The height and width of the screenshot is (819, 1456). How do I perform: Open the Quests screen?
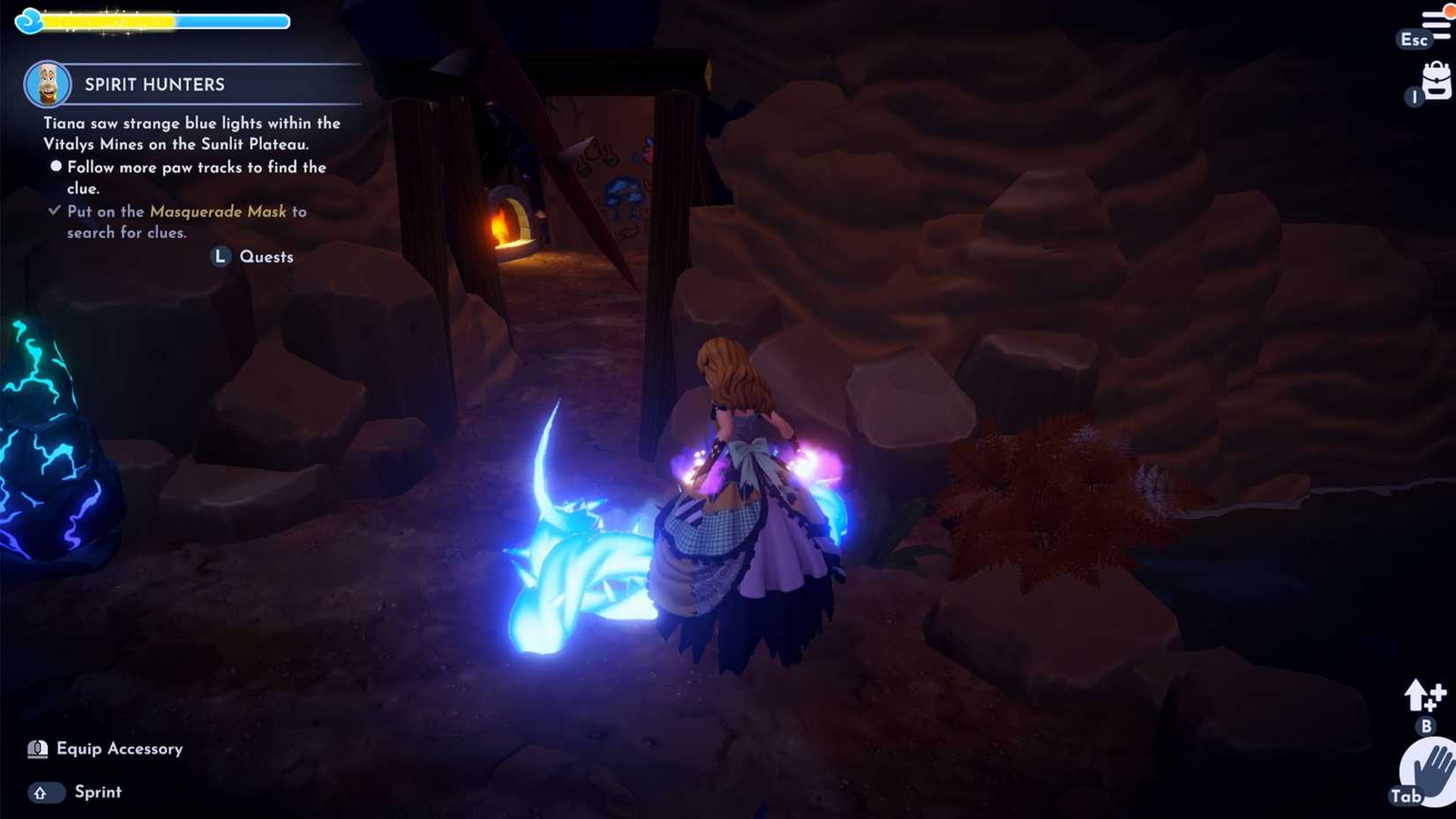coord(266,257)
